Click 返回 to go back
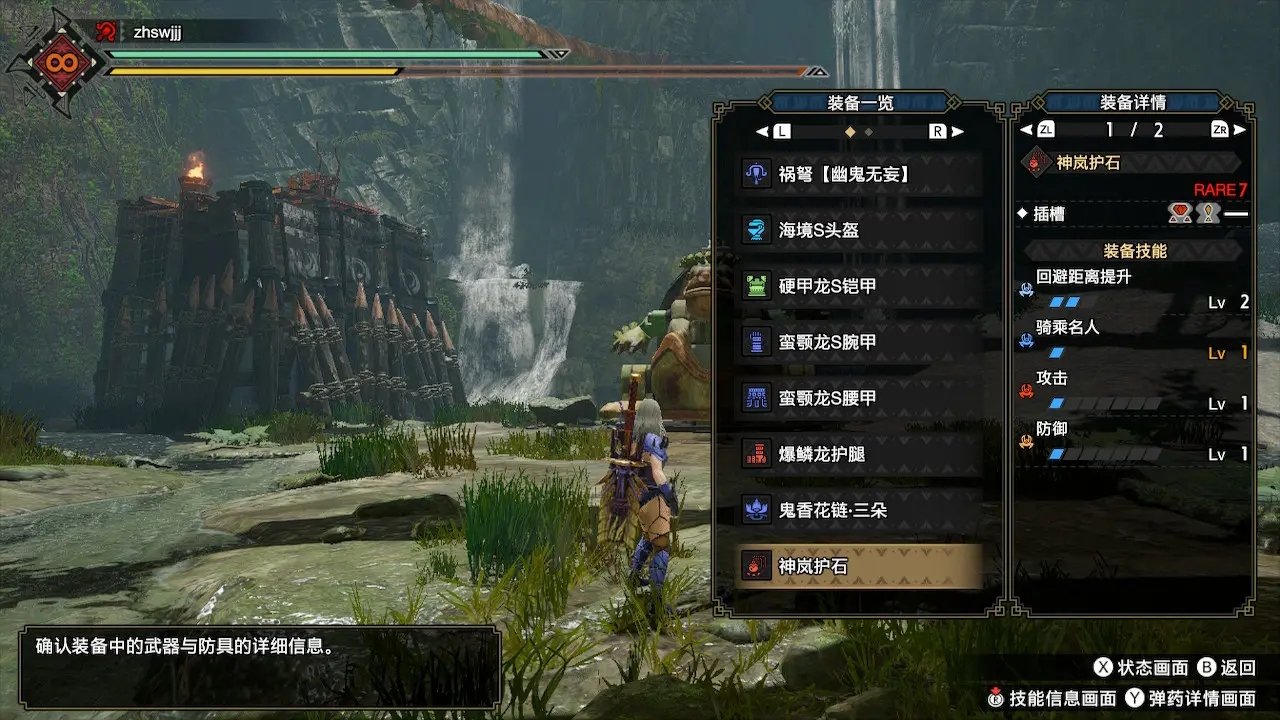 (1226, 668)
